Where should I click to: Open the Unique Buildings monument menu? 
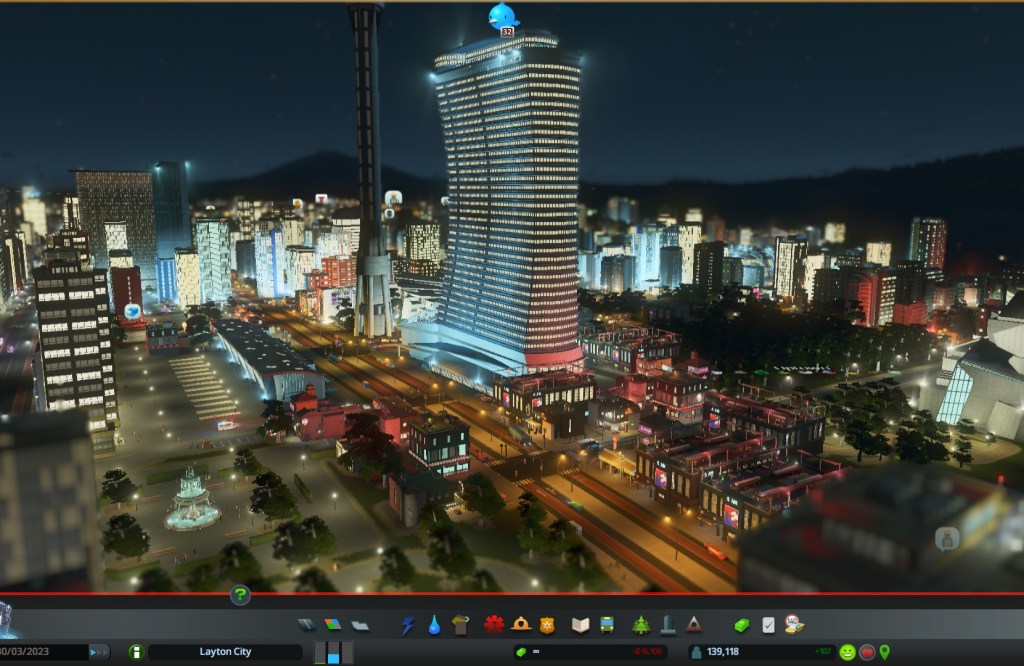(x=667, y=625)
